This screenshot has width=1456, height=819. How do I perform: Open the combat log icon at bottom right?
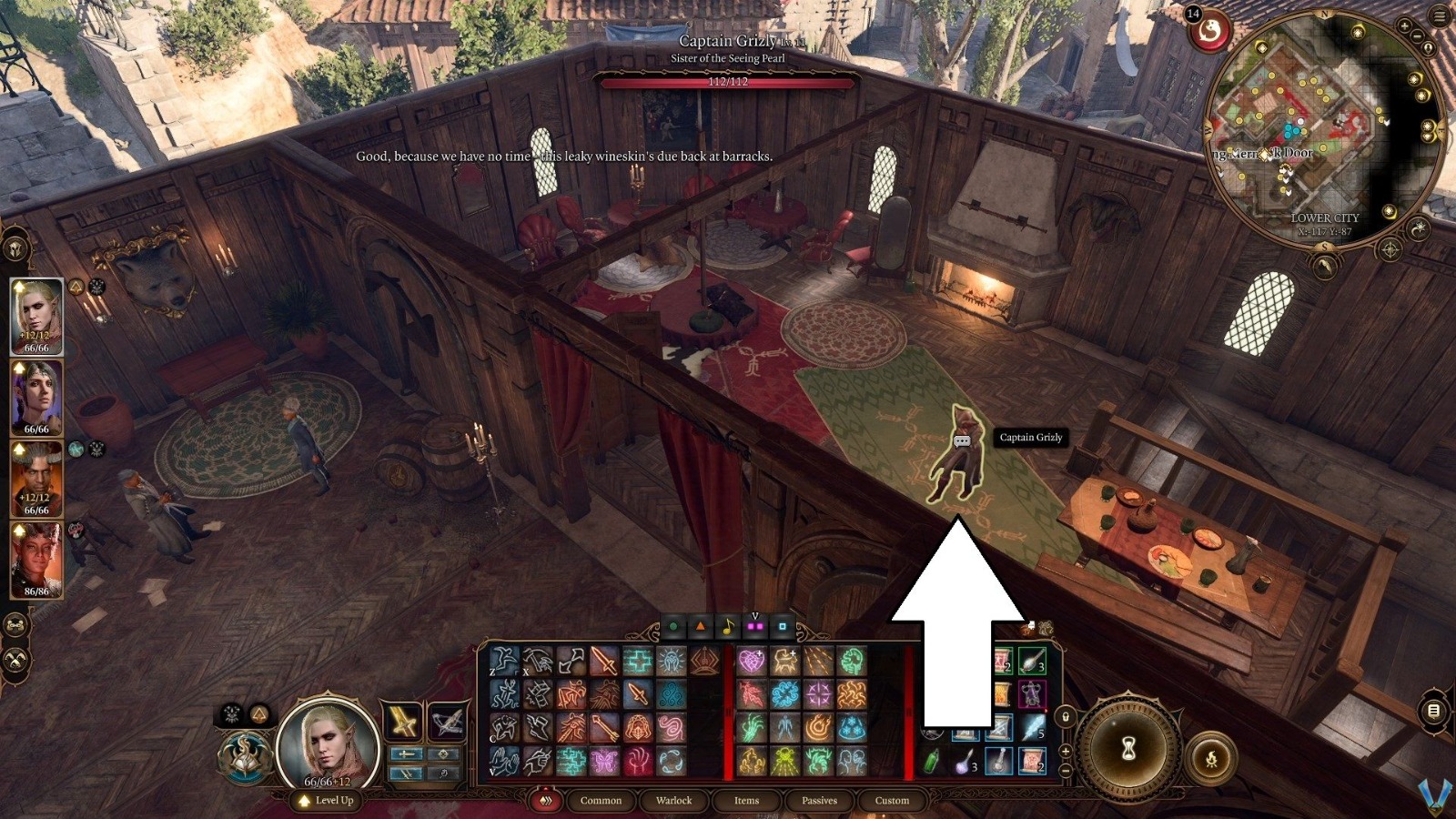[1433, 711]
